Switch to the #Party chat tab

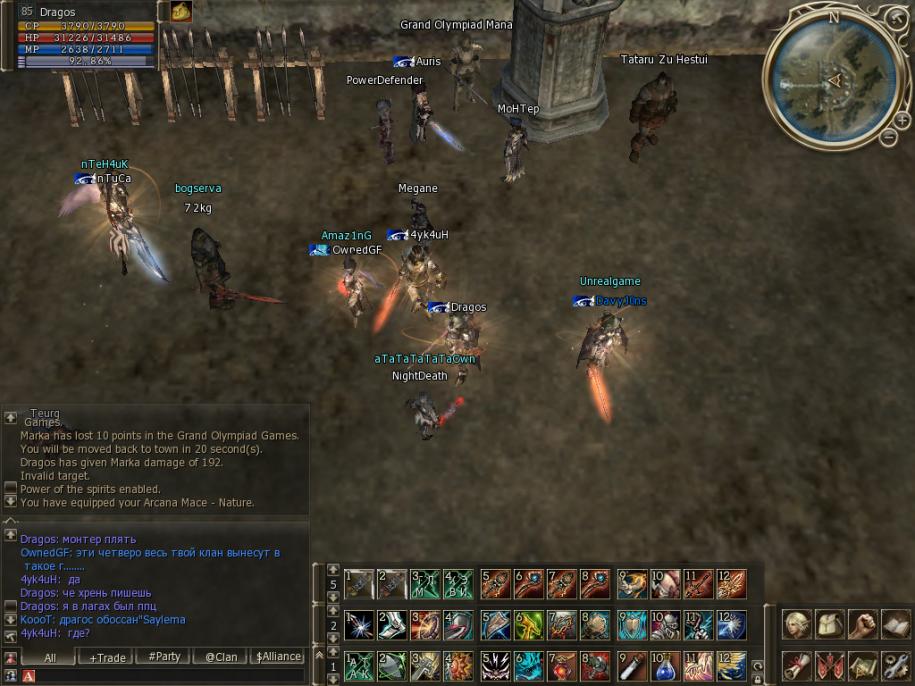point(164,657)
